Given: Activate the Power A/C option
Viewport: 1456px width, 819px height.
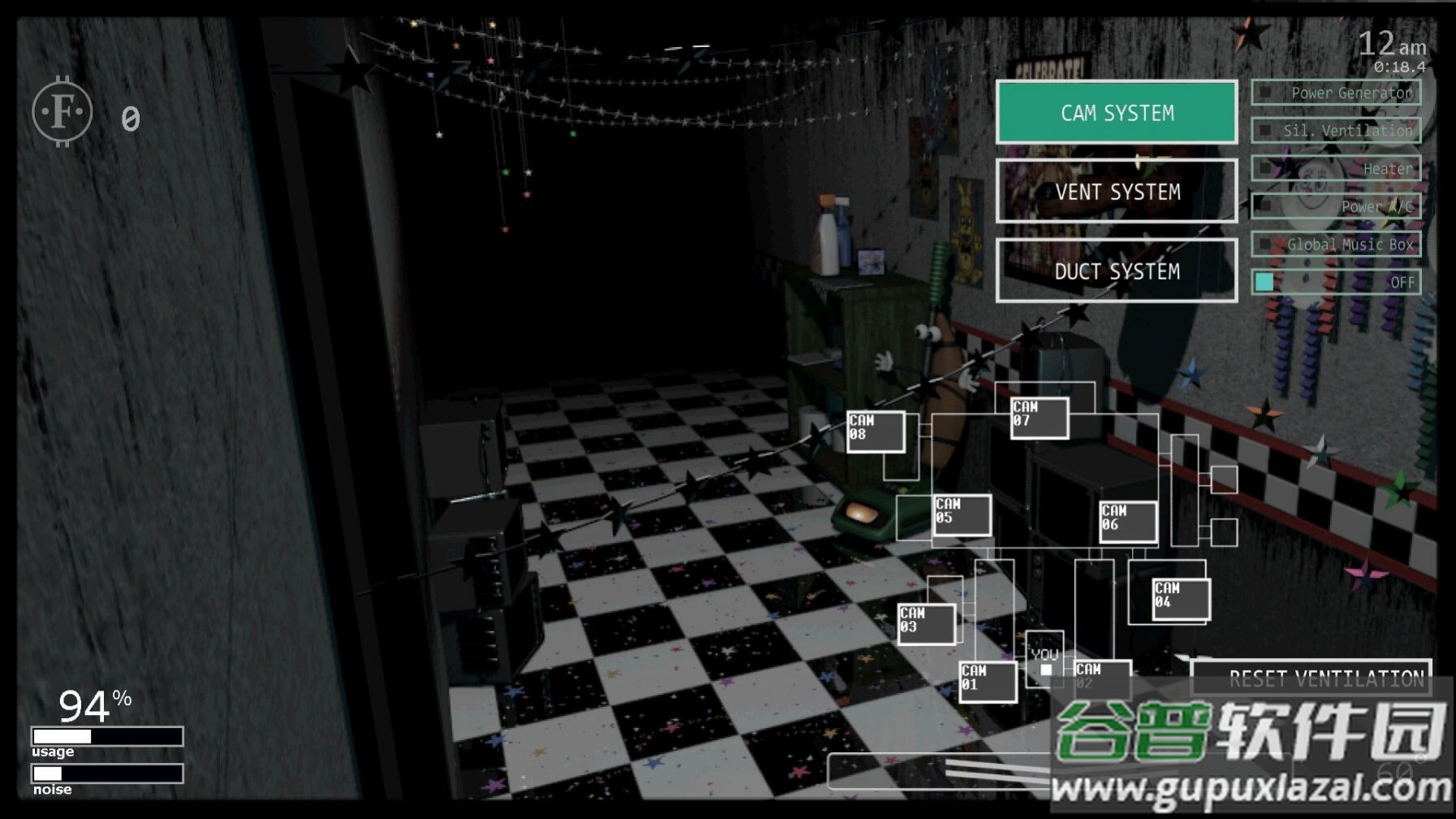Looking at the screenshot, I should (x=1336, y=206).
